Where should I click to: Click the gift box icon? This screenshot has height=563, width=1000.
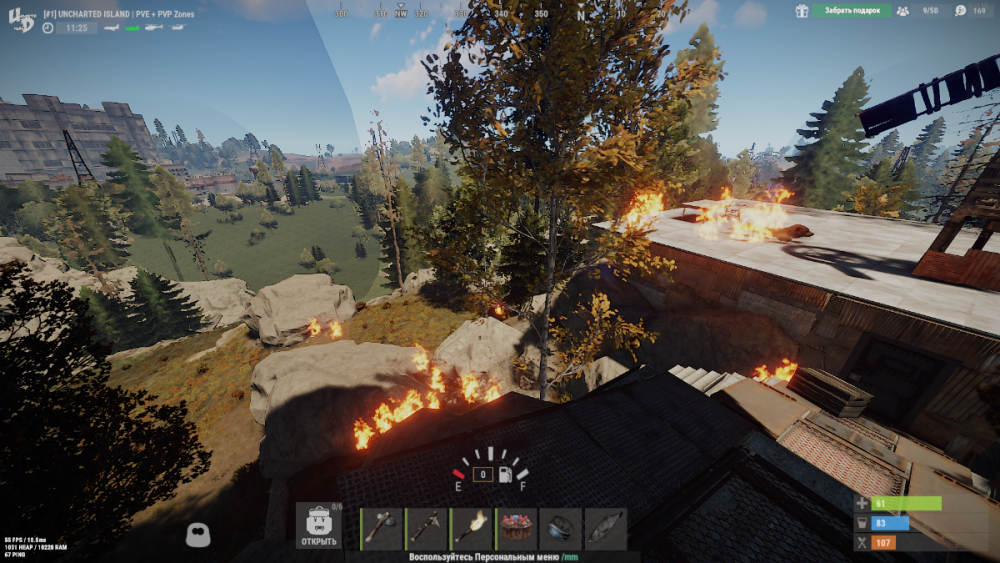coord(802,10)
